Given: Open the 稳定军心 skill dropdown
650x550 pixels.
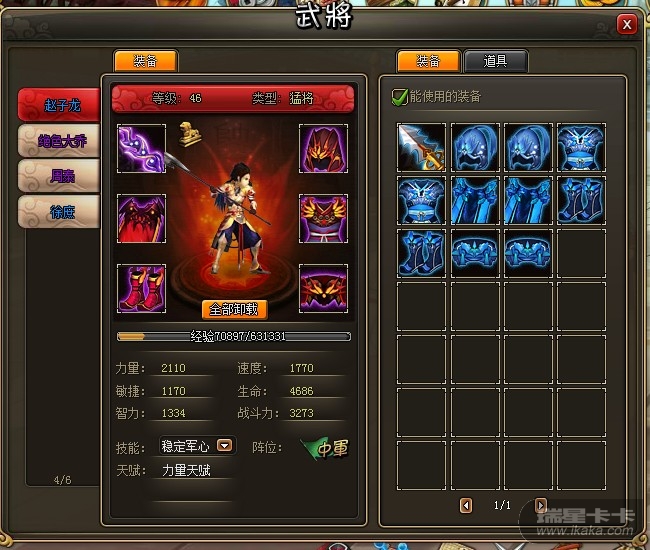Looking at the screenshot, I should (x=225, y=446).
